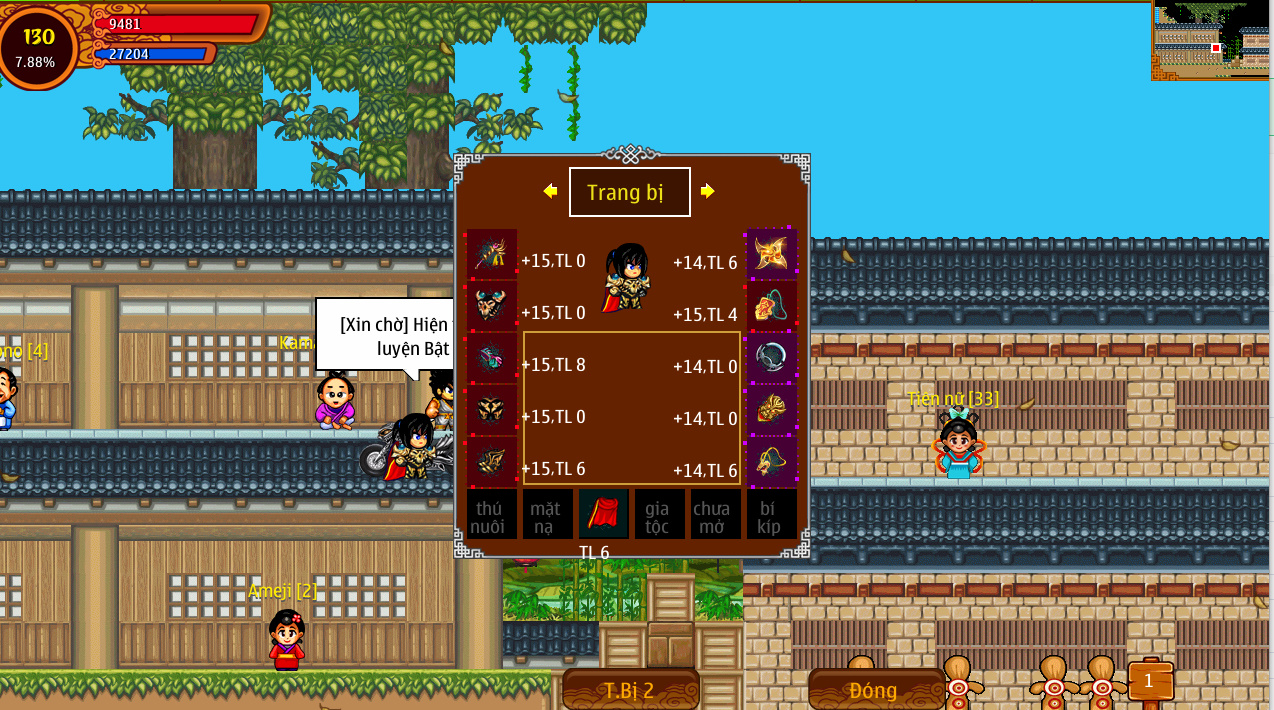Image resolution: width=1274 pixels, height=710 pixels.
Task: Select the gia tộc slot
Action: pyautogui.click(x=659, y=515)
